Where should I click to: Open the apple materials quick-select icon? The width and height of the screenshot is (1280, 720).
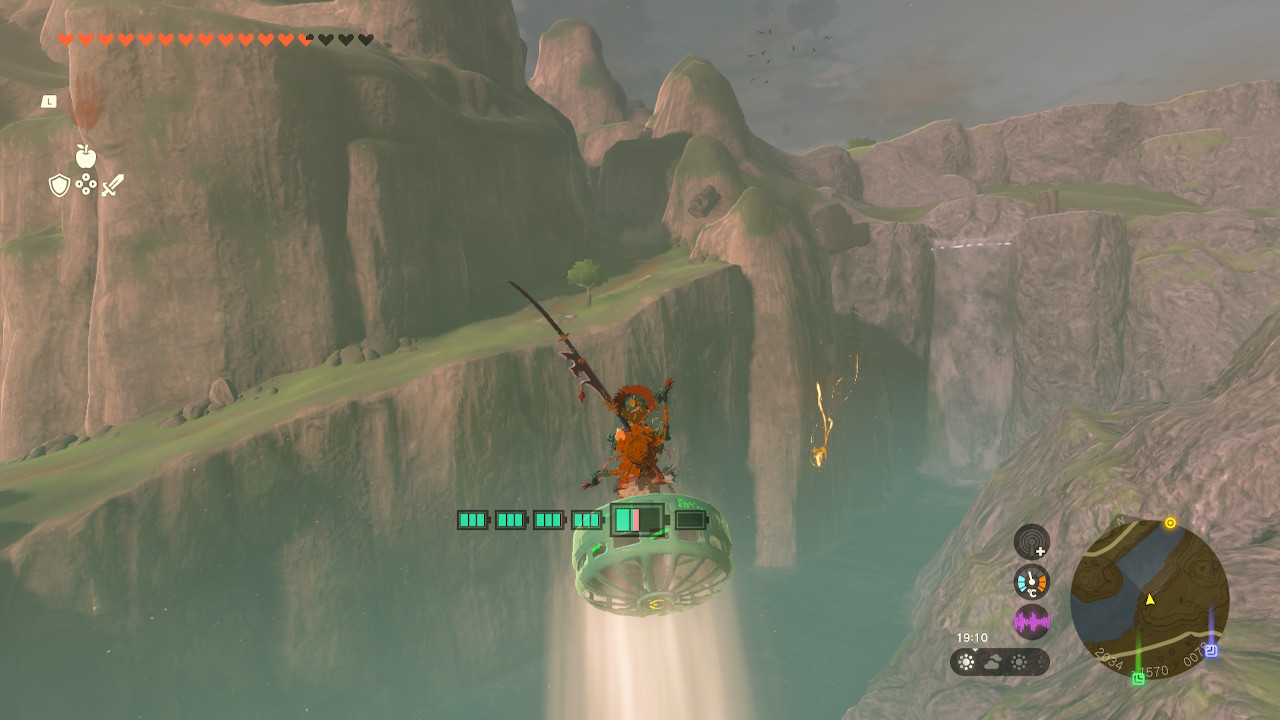[x=85, y=156]
